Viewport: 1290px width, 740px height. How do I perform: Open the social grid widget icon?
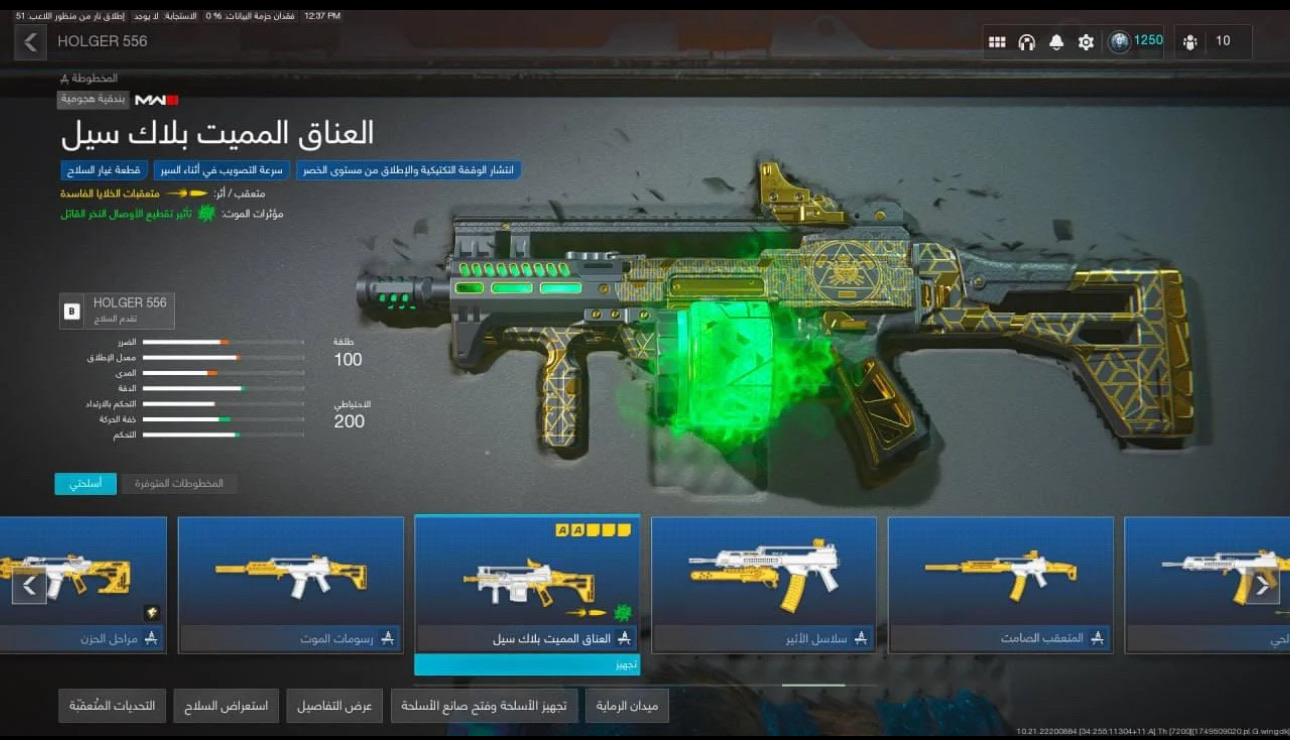tap(997, 41)
